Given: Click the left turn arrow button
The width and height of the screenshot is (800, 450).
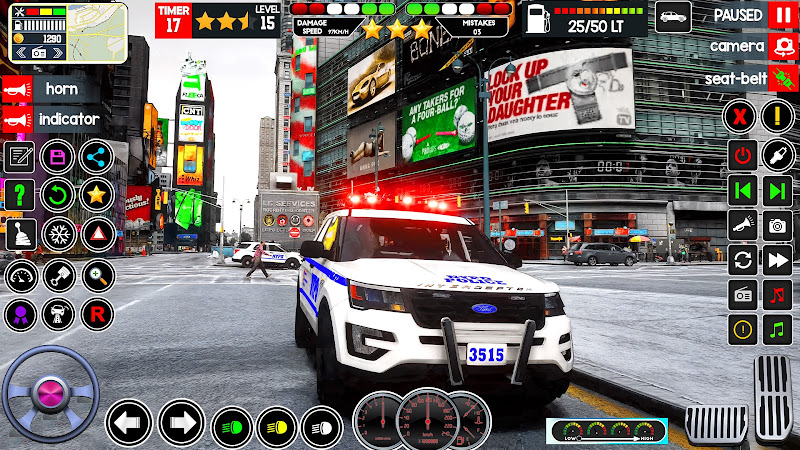Looking at the screenshot, I should point(128,422).
